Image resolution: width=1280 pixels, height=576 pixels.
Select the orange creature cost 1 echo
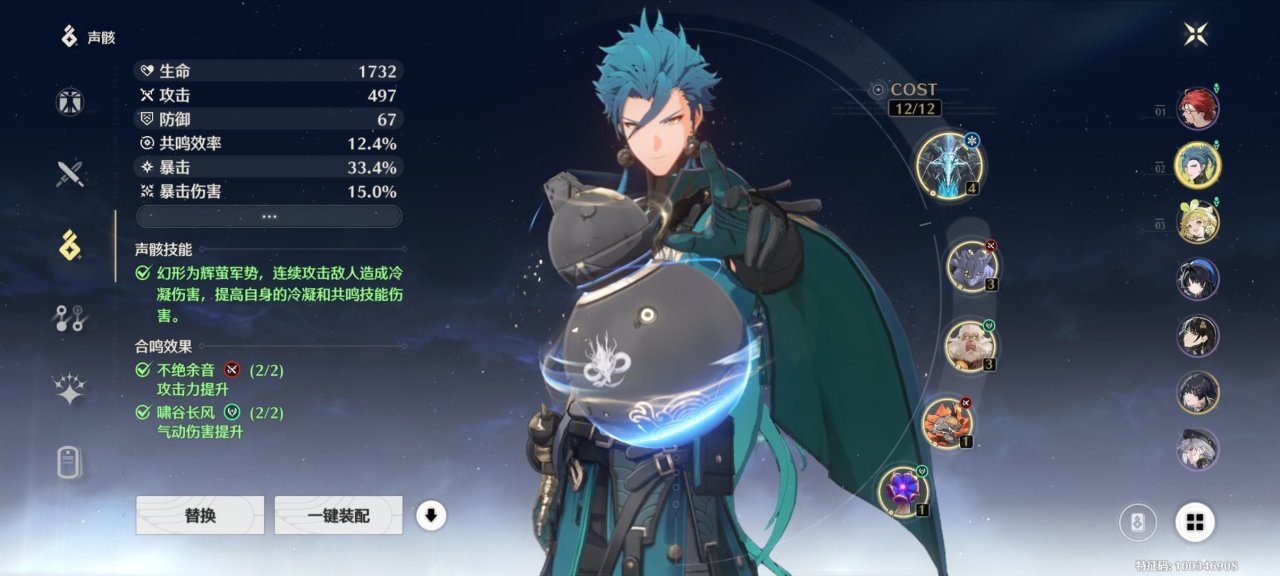click(x=946, y=422)
